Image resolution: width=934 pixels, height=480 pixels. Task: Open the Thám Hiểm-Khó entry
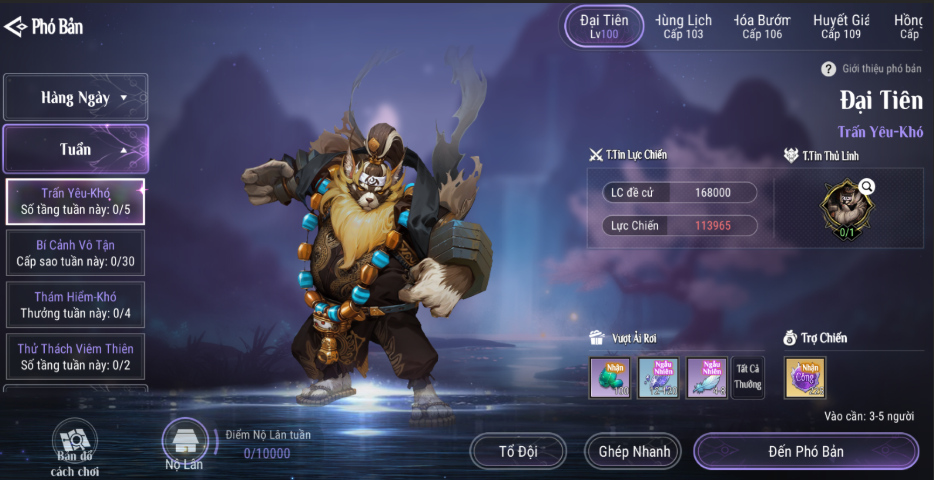(x=76, y=305)
